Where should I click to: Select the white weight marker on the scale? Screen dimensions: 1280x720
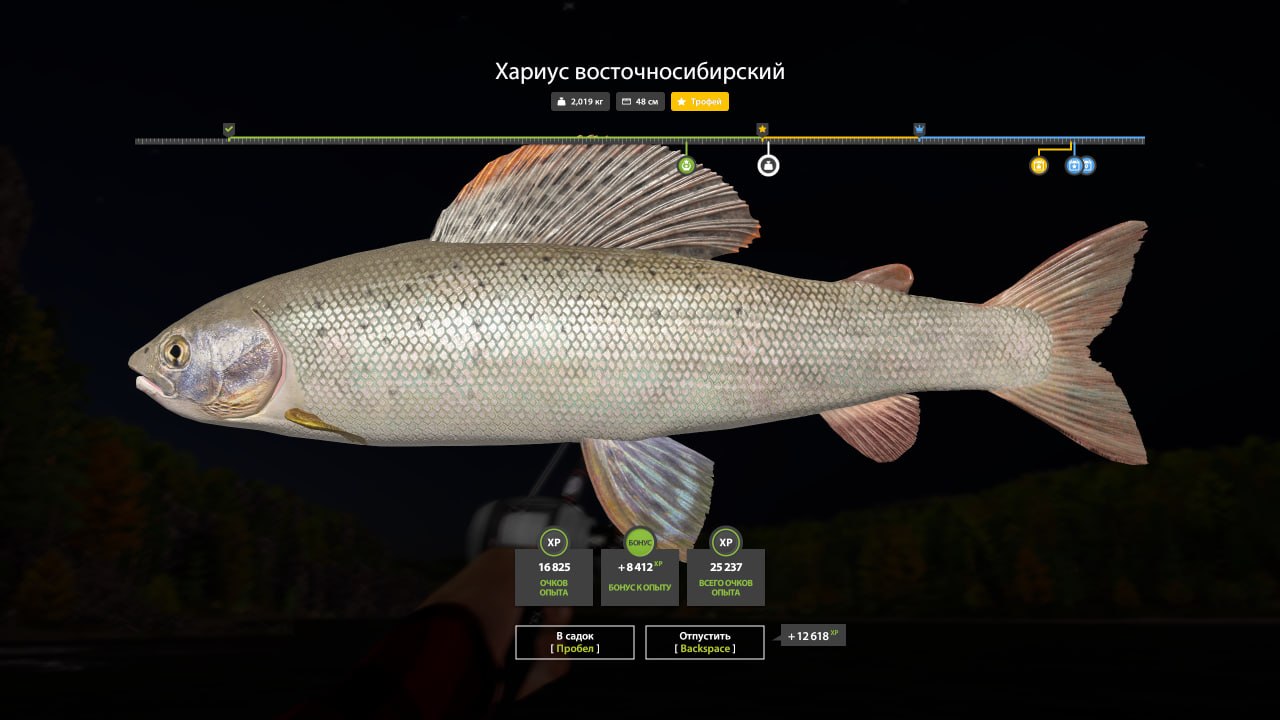point(768,166)
